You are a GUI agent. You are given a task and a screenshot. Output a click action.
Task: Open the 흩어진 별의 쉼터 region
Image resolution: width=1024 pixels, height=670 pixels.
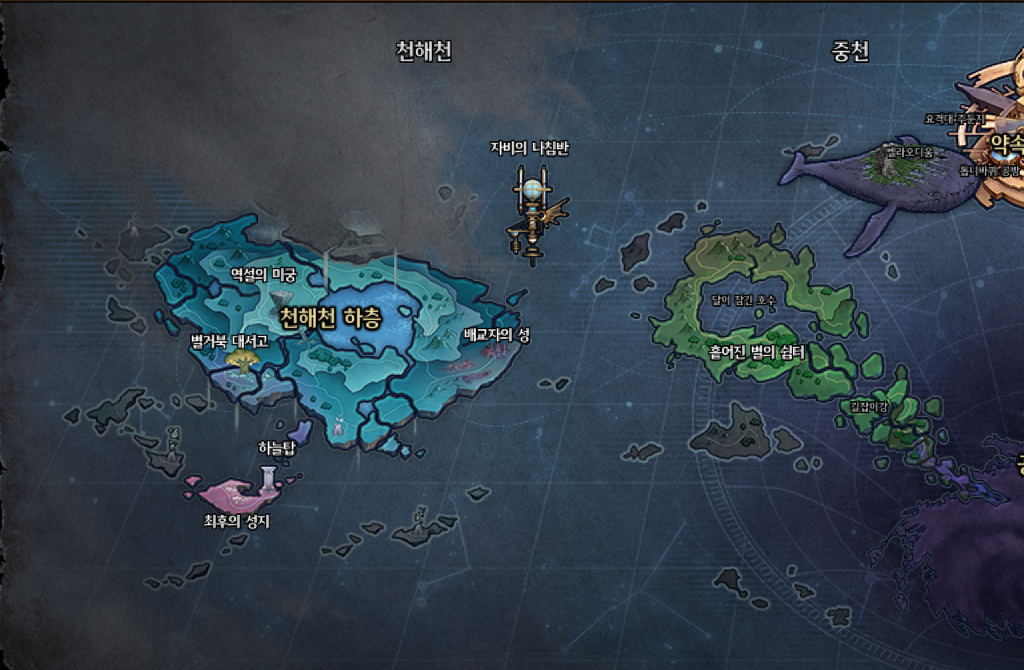coord(756,353)
